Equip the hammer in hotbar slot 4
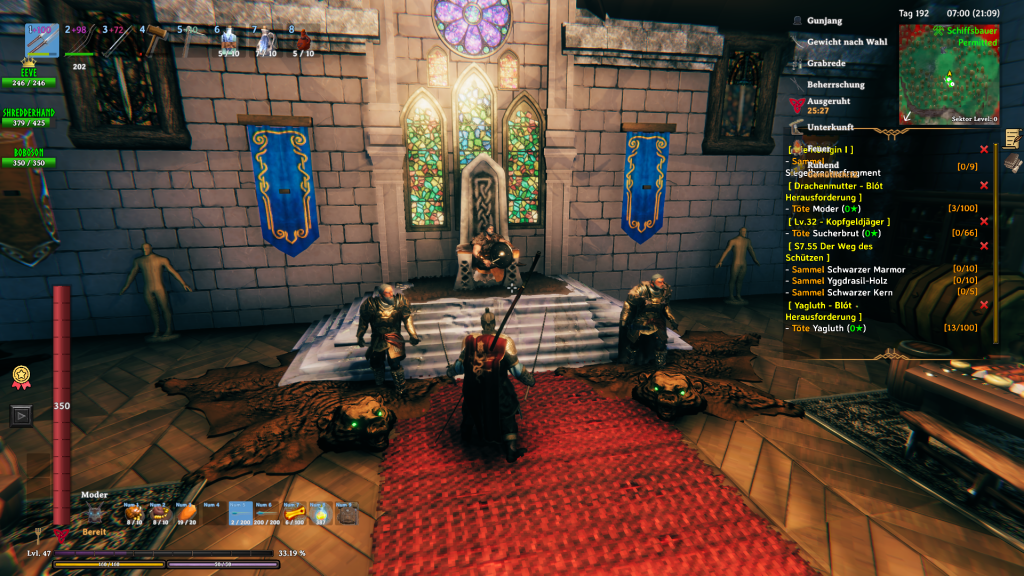This screenshot has height=576, width=1024. click(x=155, y=40)
